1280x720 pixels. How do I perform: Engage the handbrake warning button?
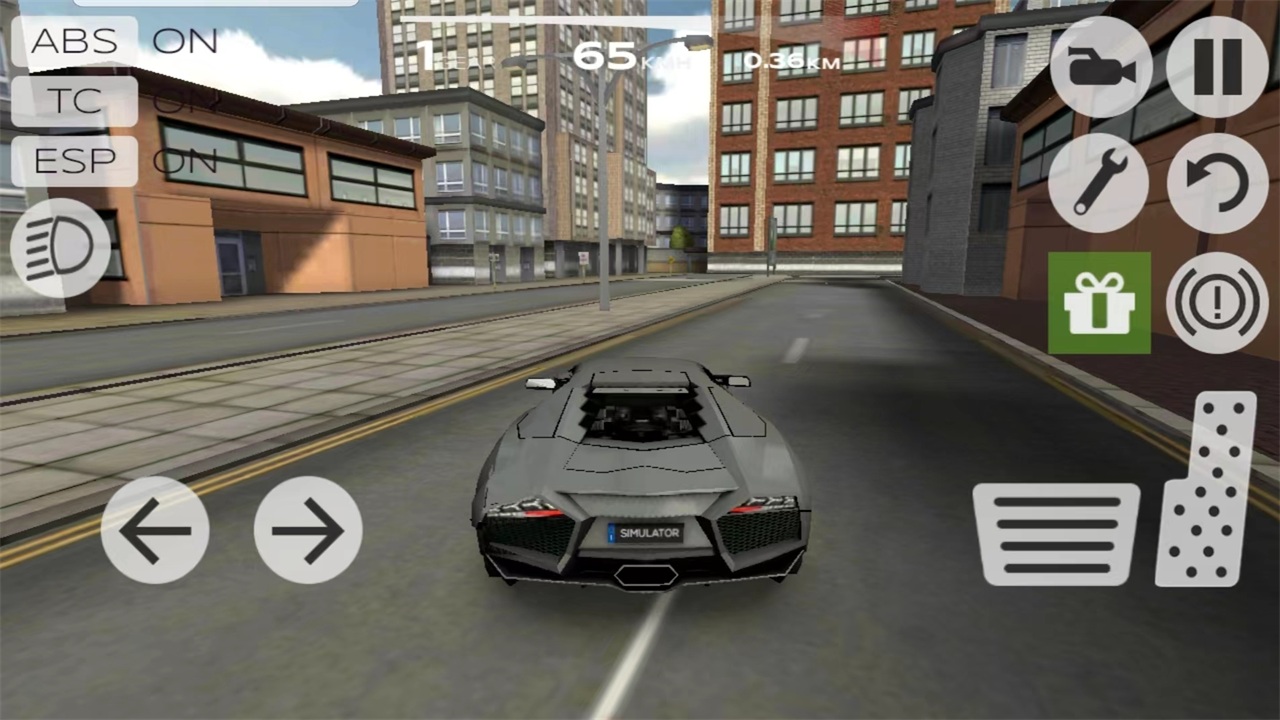click(x=1217, y=303)
